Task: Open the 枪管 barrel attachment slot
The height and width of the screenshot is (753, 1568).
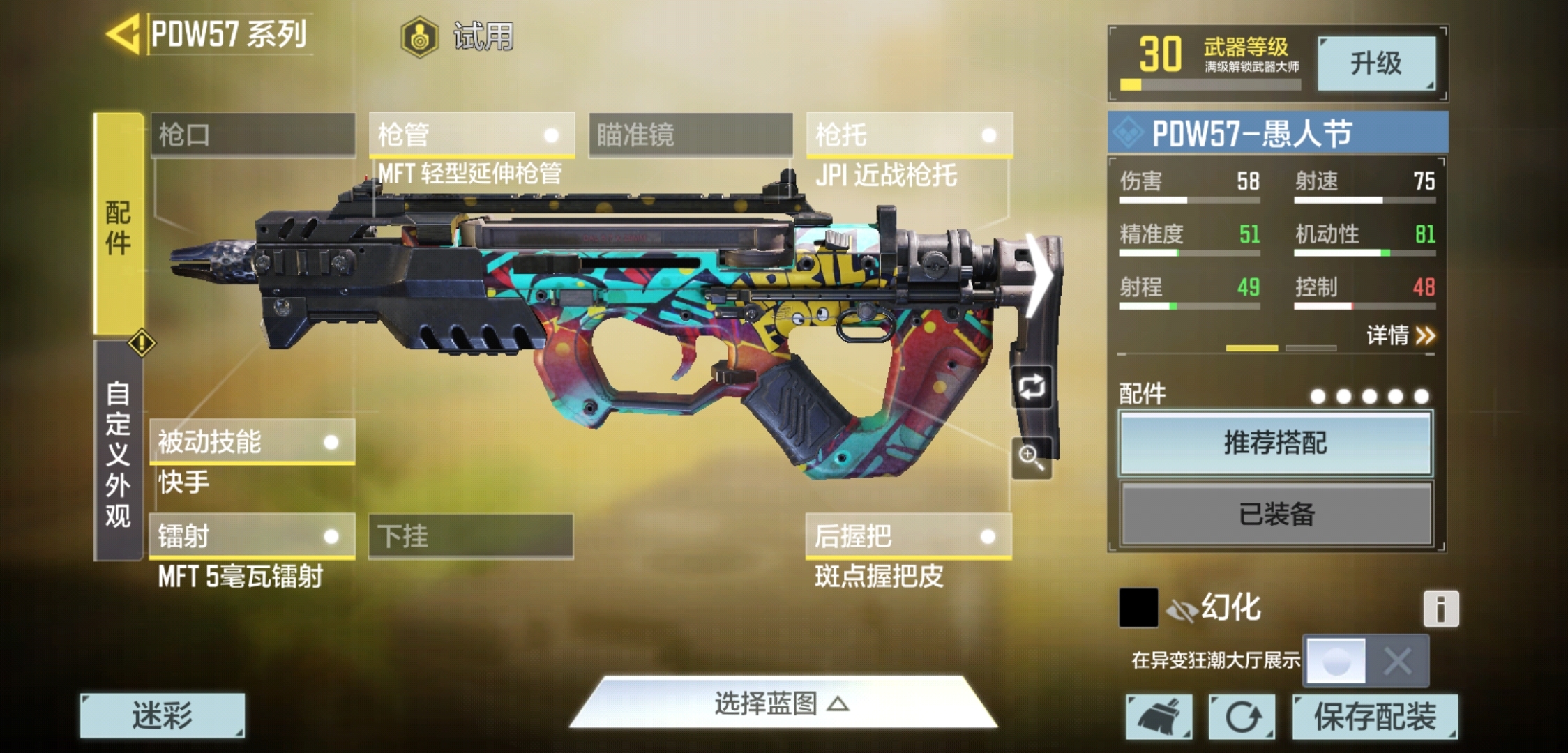Action: (472, 135)
